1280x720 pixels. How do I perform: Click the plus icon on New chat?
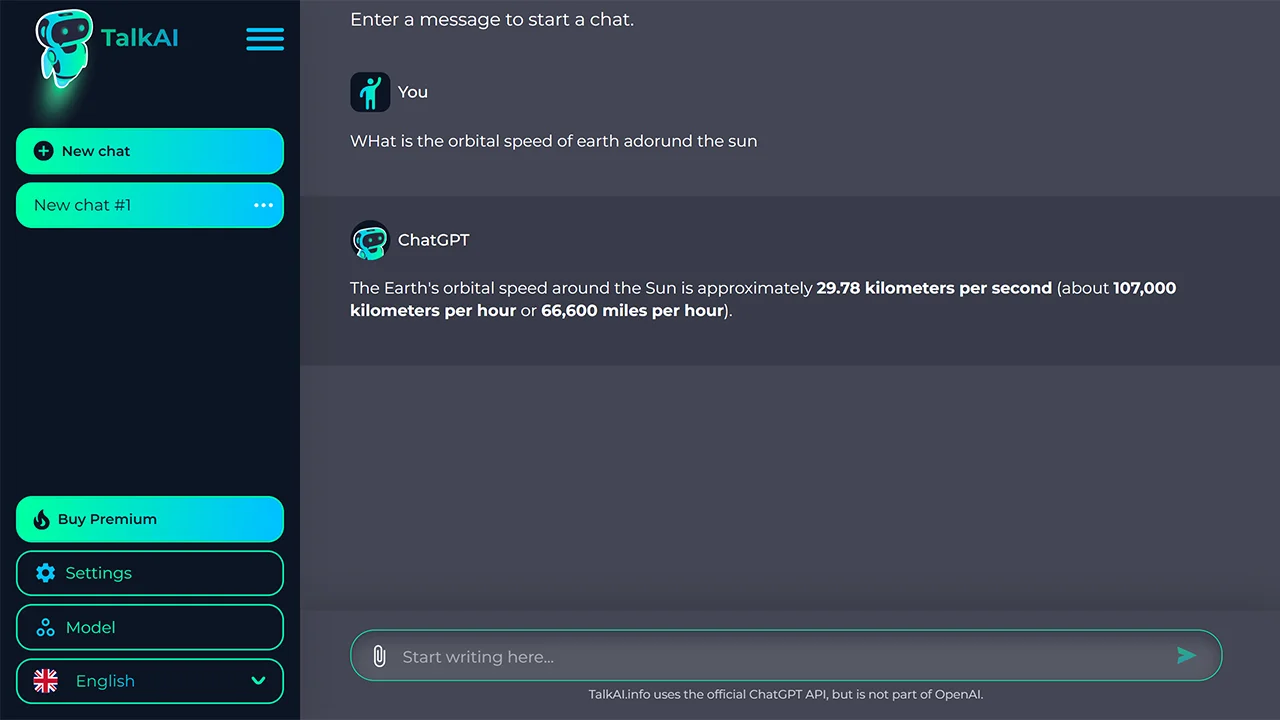(43, 150)
